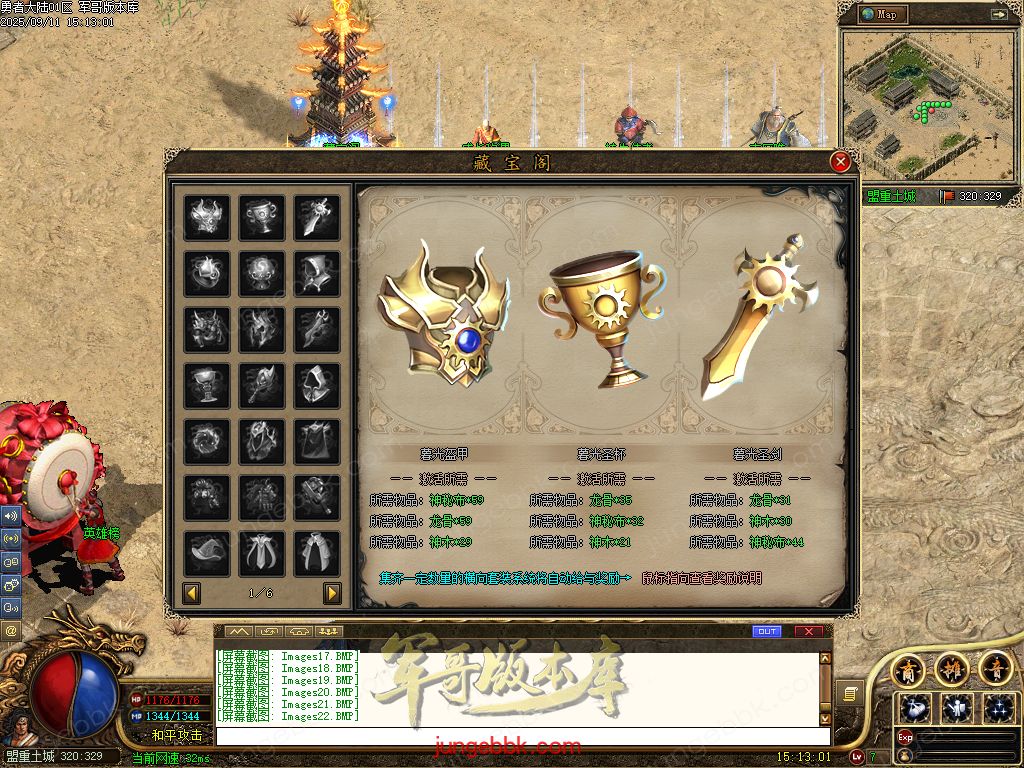Switch the 和平攻击 attack mode
The width and height of the screenshot is (1024, 768).
coord(176,735)
